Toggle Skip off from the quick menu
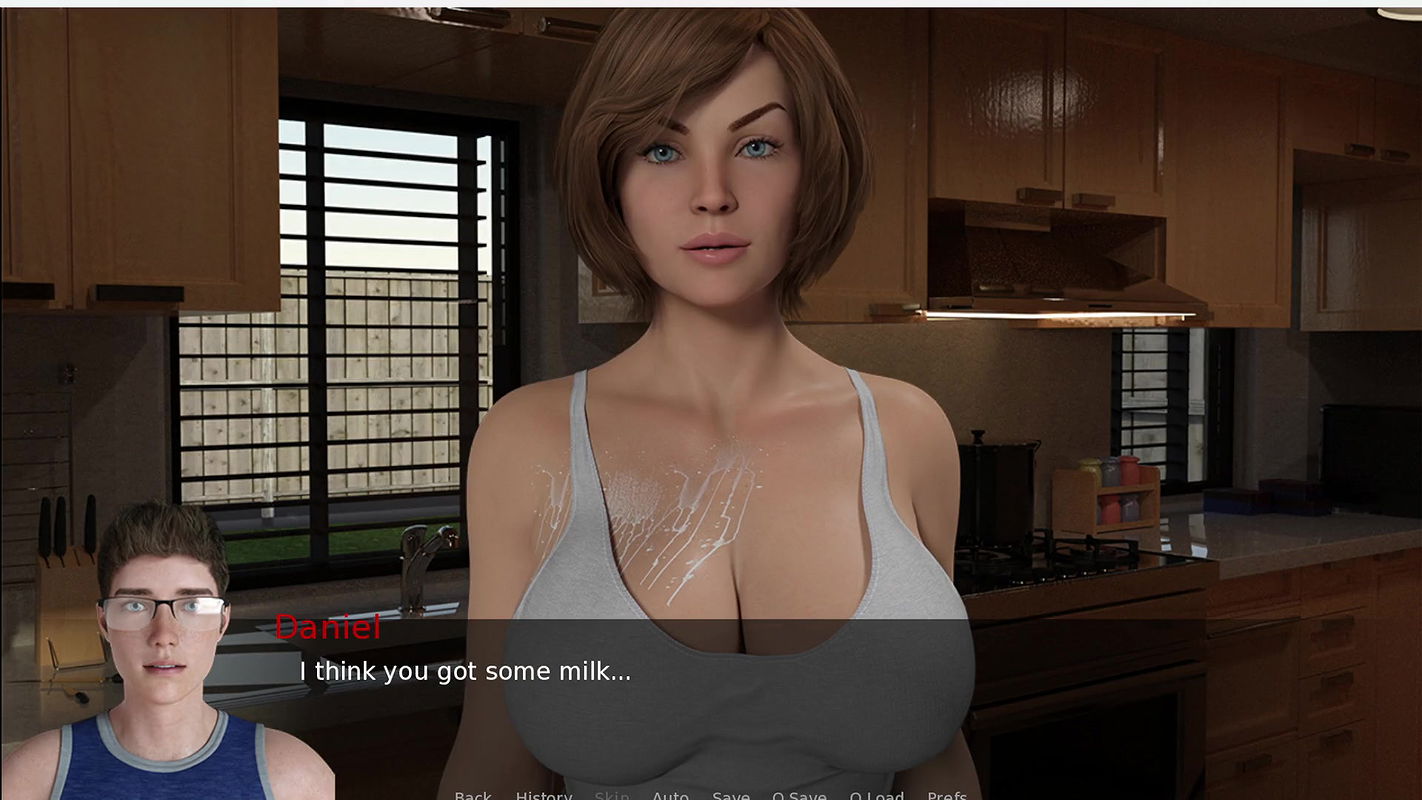 [x=611, y=795]
